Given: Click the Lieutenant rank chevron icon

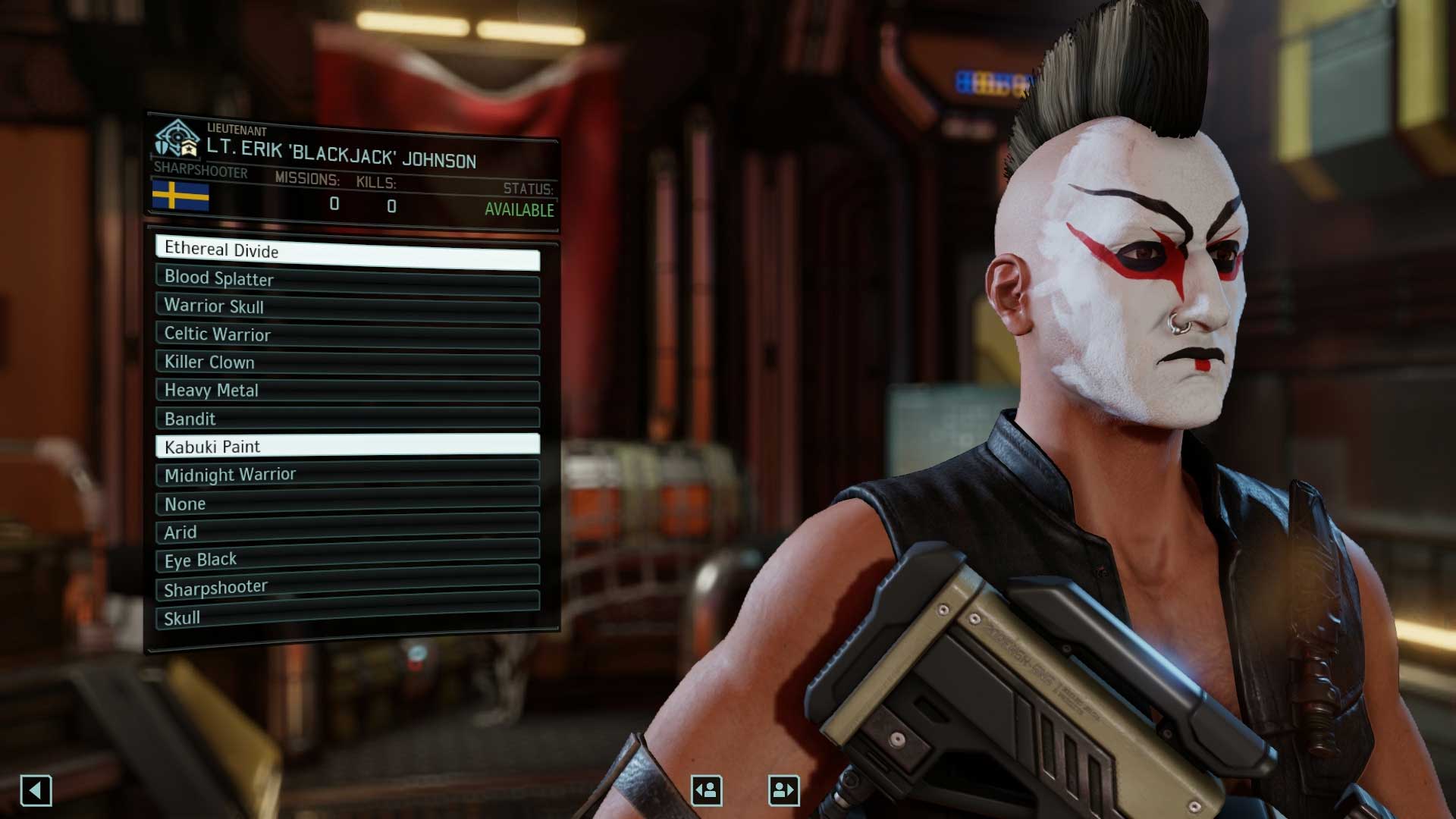Looking at the screenshot, I should (189, 147).
